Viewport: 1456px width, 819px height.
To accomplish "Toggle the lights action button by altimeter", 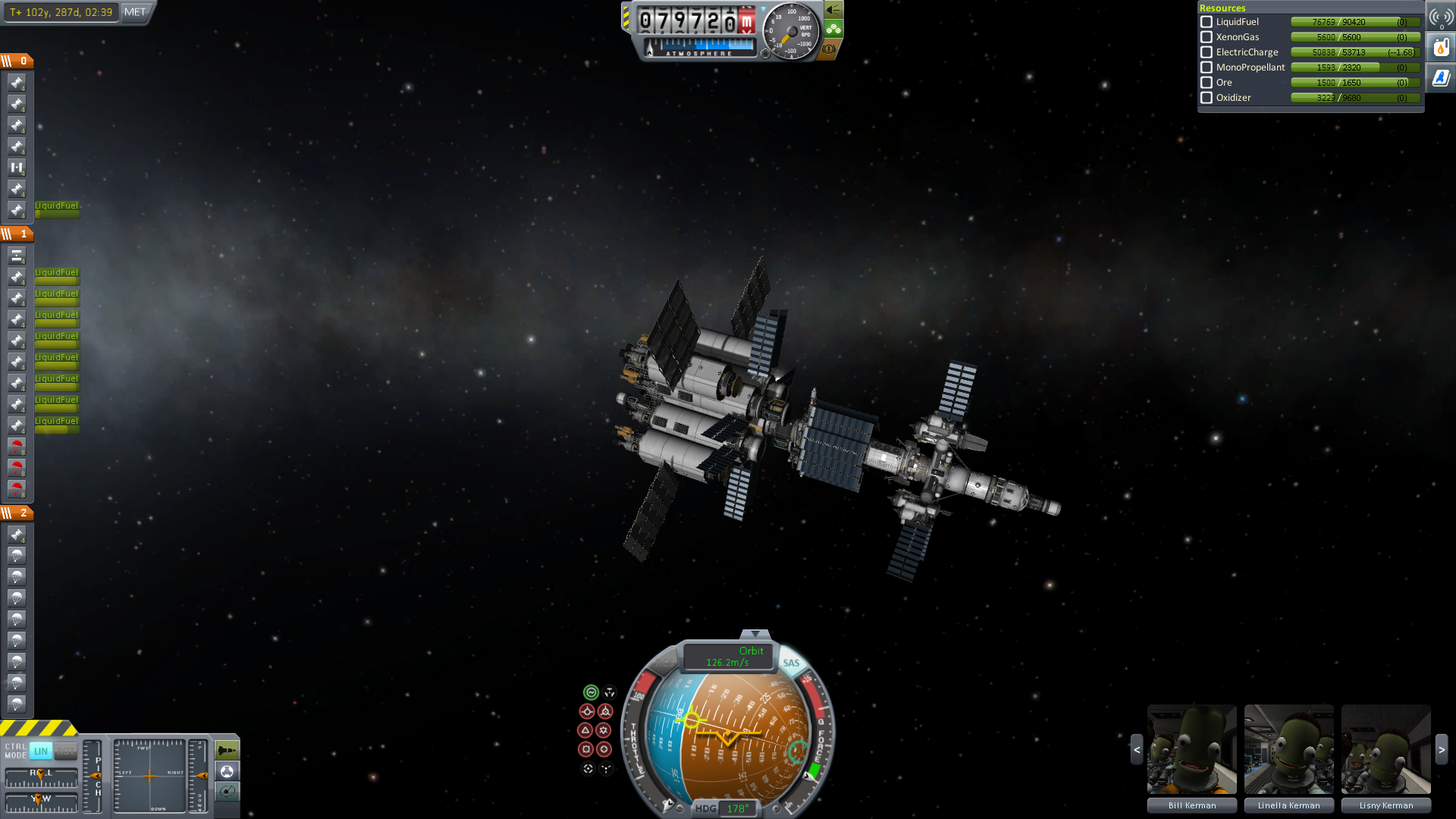I will [833, 10].
